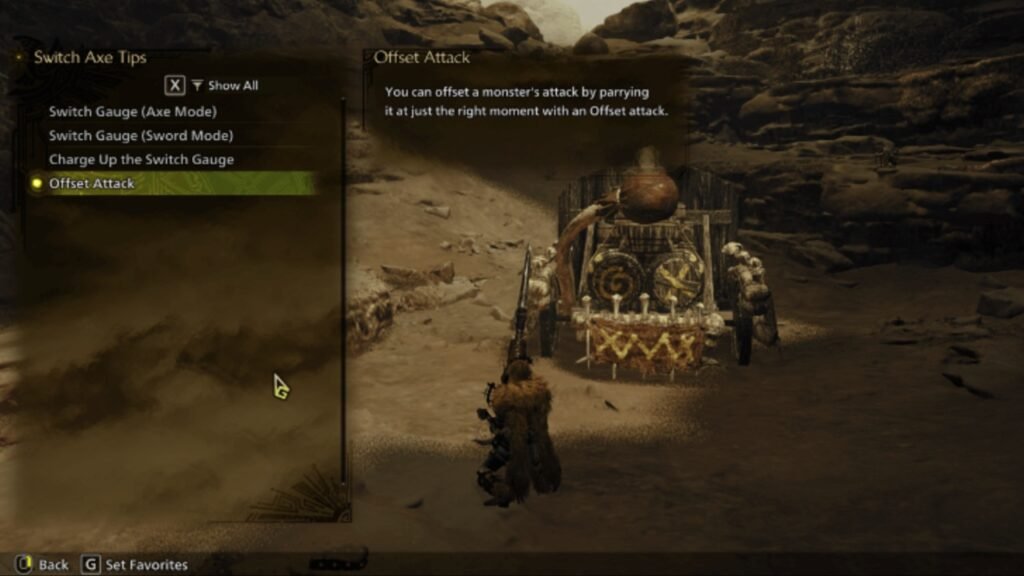Click the Back option in footer
Viewport: 1024px width, 576px height.
click(x=42, y=565)
